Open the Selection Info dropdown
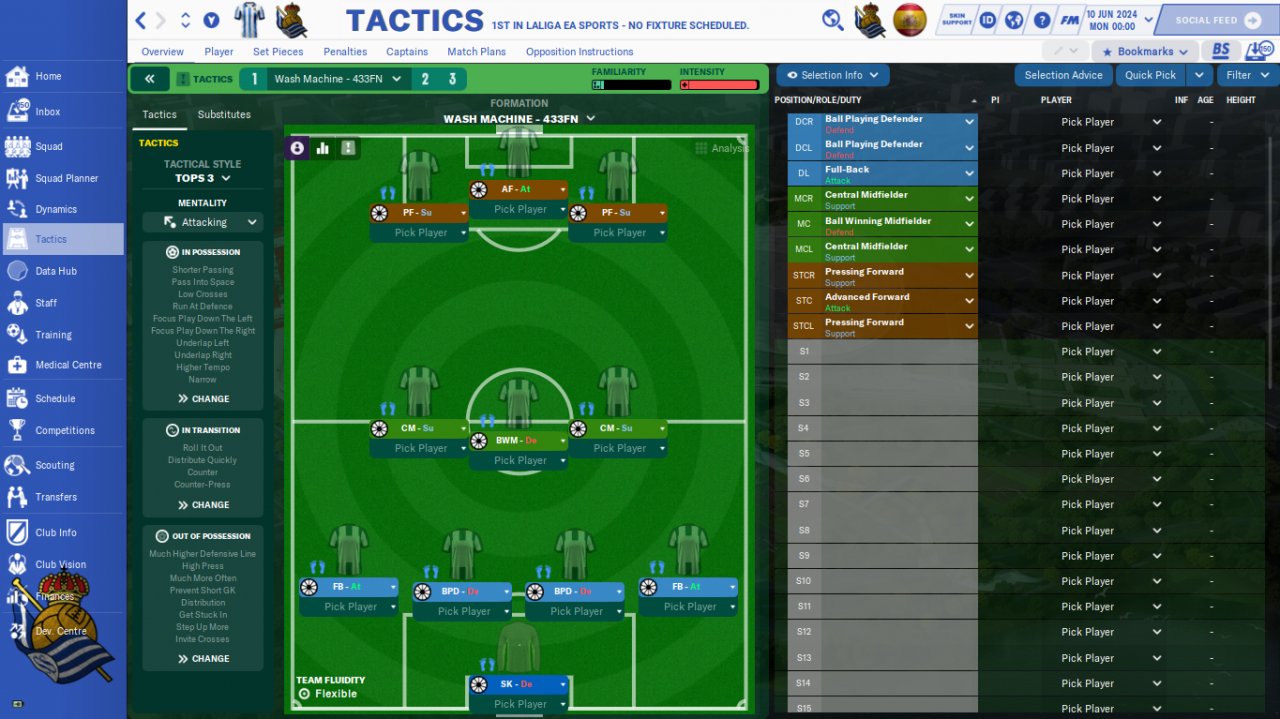The width and height of the screenshot is (1280, 719). pyautogui.click(x=832, y=75)
